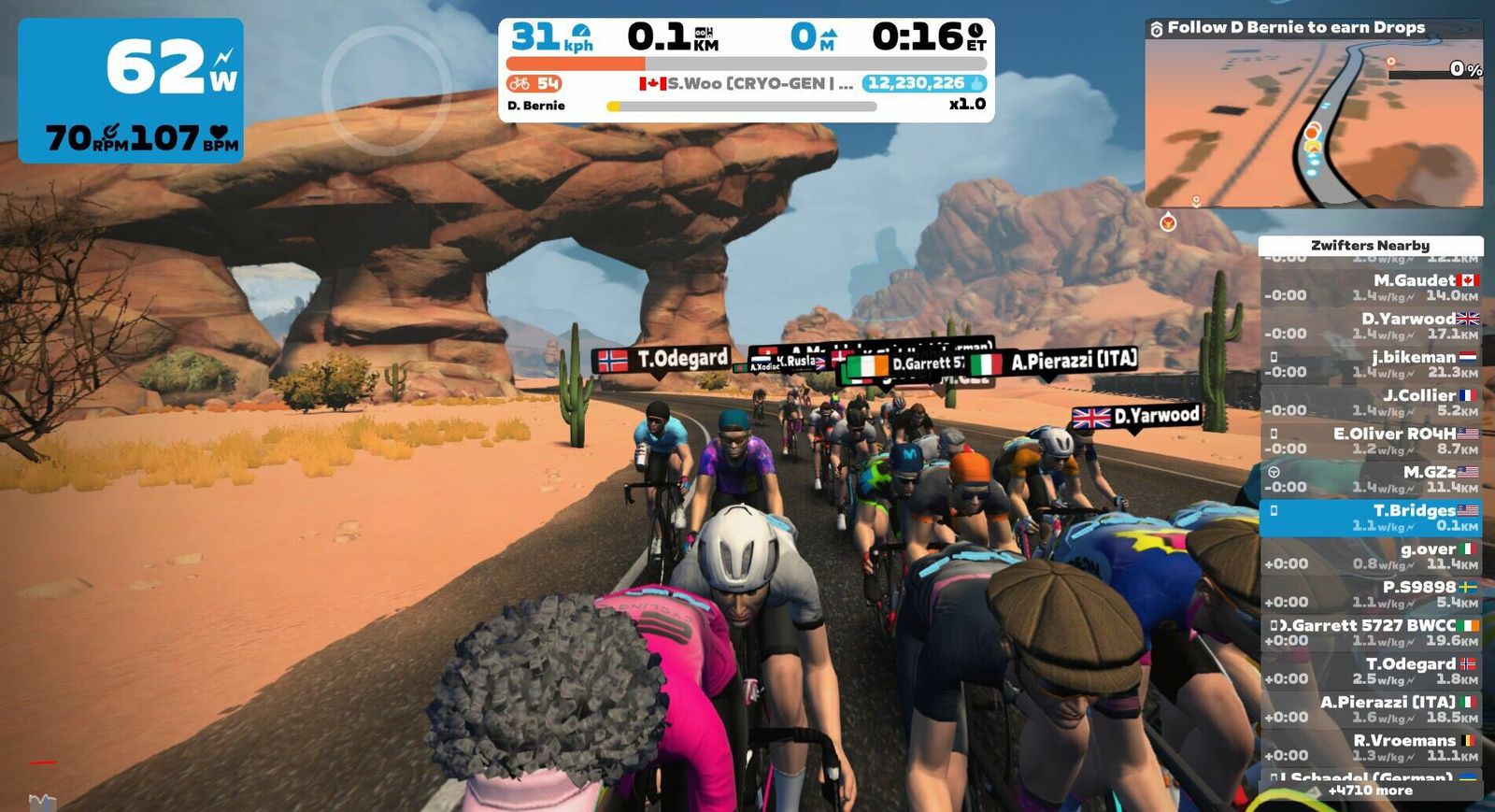The height and width of the screenshot is (812, 1495).
Task: Click the A.Pierazzi (ITA) list row
Action: coord(1371,709)
